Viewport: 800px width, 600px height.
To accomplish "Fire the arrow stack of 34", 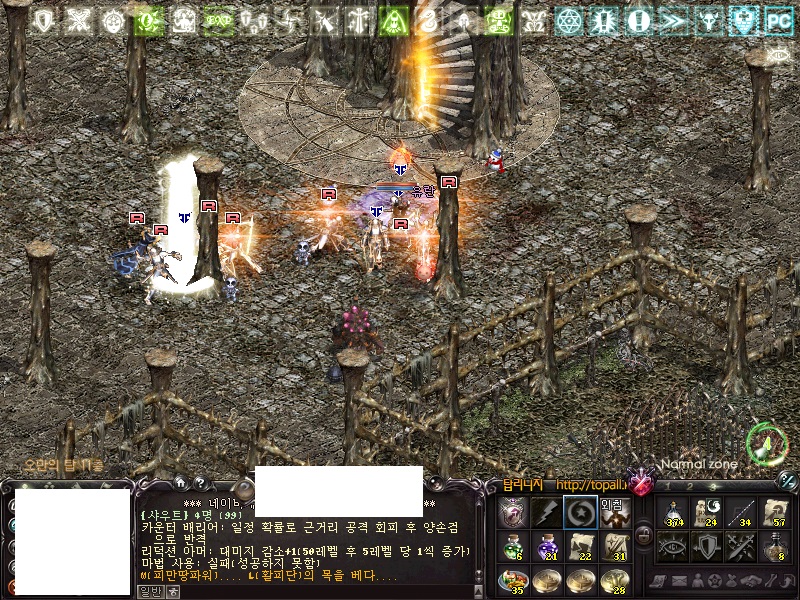I will pyautogui.click(x=740, y=513).
